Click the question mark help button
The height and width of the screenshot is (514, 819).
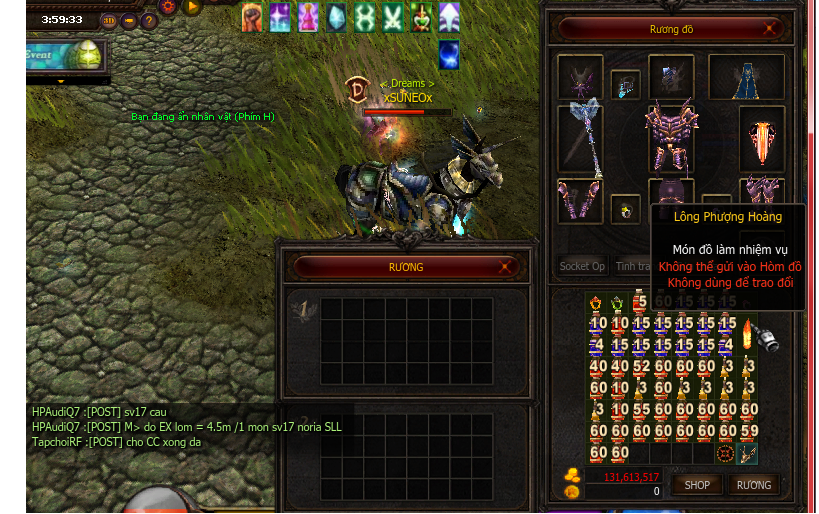click(149, 20)
